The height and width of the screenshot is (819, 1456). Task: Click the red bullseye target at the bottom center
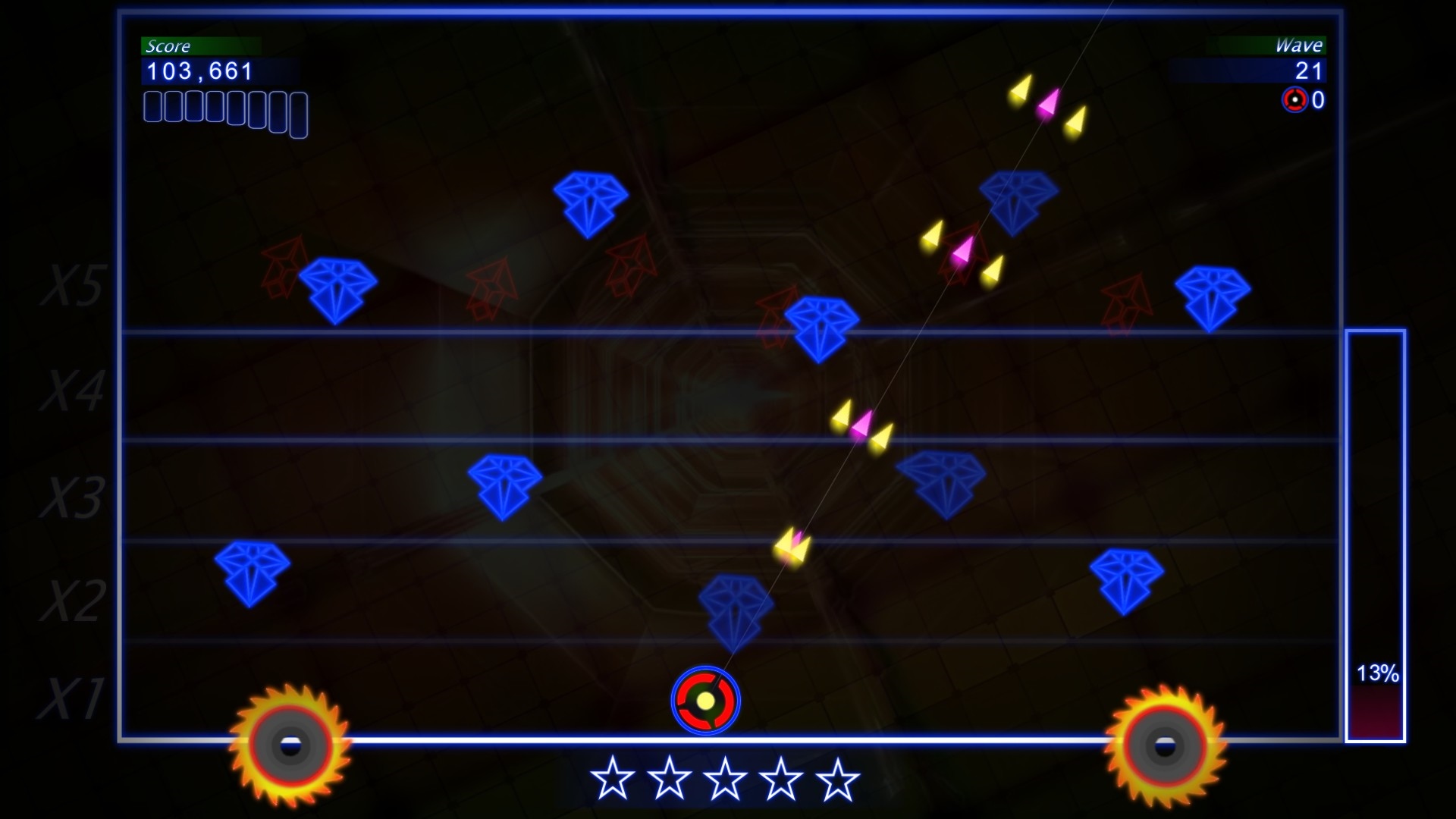tap(705, 701)
